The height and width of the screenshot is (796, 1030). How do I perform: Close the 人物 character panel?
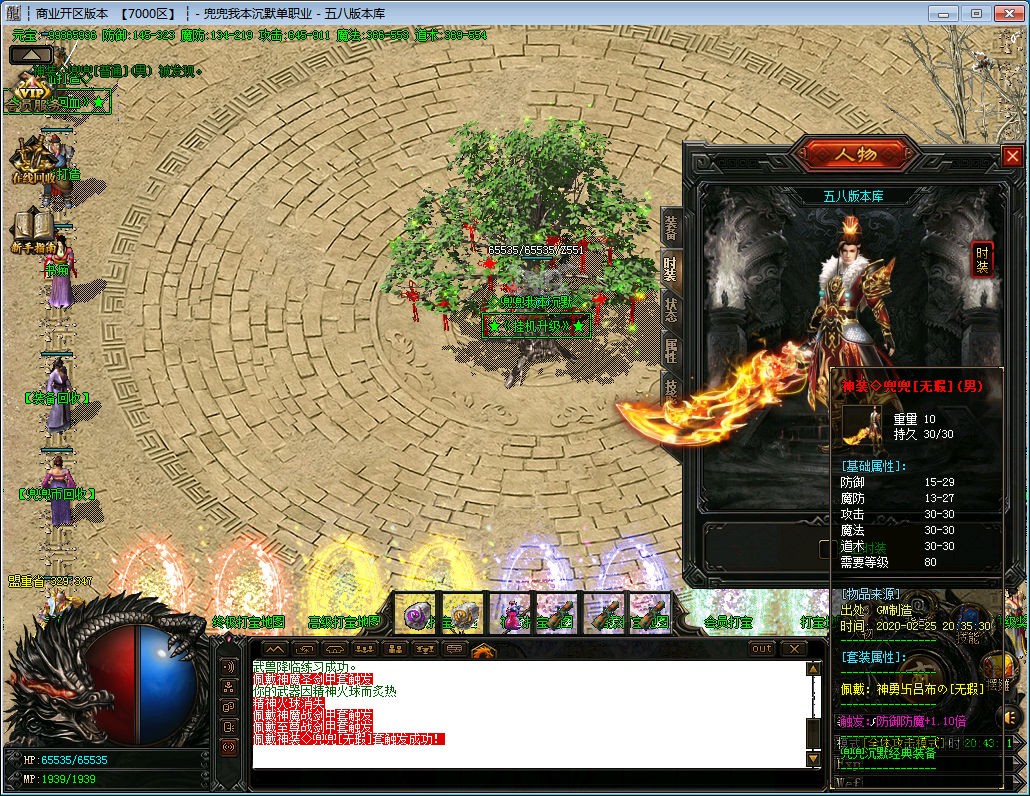[x=1012, y=156]
